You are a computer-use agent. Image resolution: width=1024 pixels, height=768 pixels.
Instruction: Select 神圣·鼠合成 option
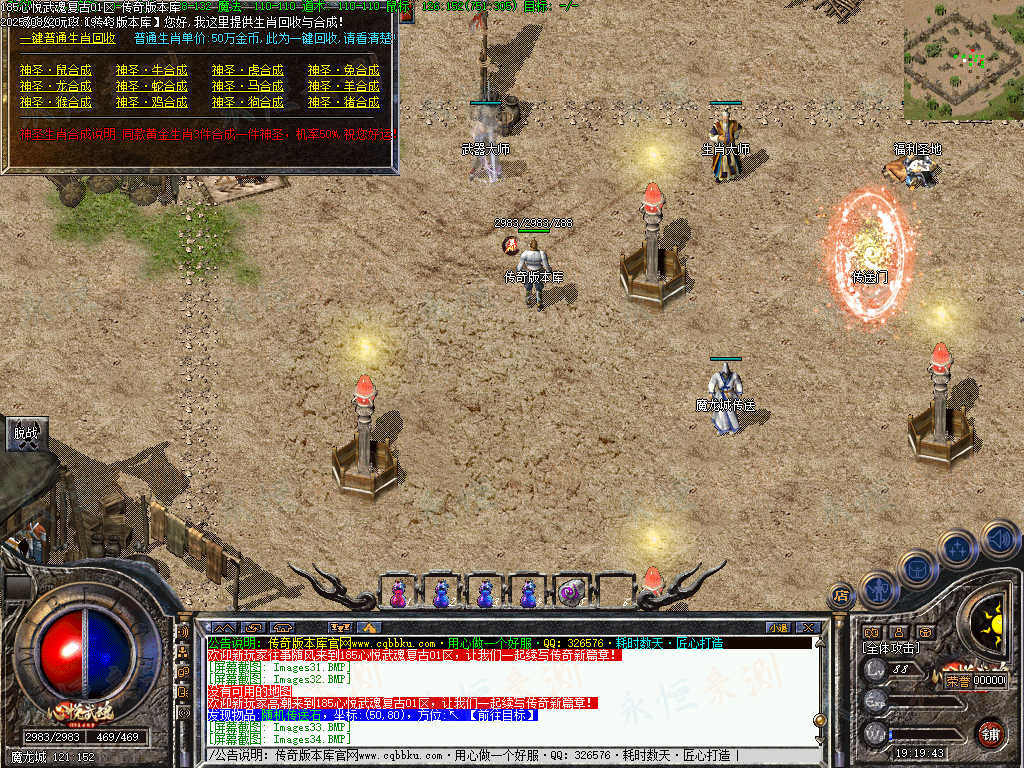(x=56, y=70)
